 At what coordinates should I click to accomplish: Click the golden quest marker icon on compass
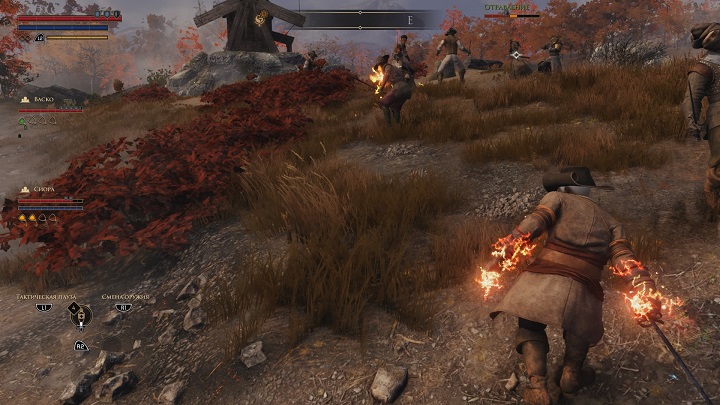(x=262, y=17)
